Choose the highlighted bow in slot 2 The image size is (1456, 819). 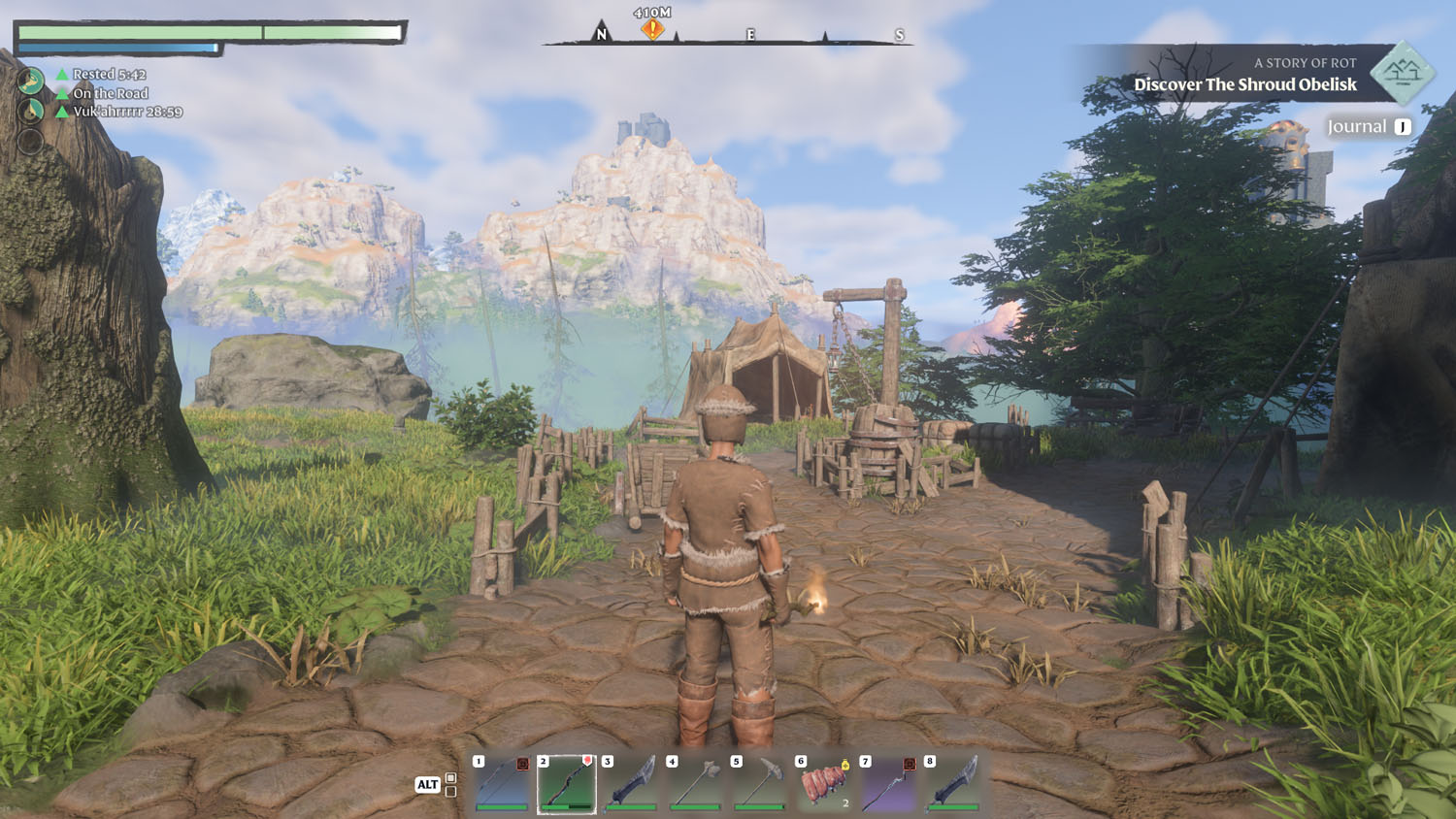coord(567,783)
